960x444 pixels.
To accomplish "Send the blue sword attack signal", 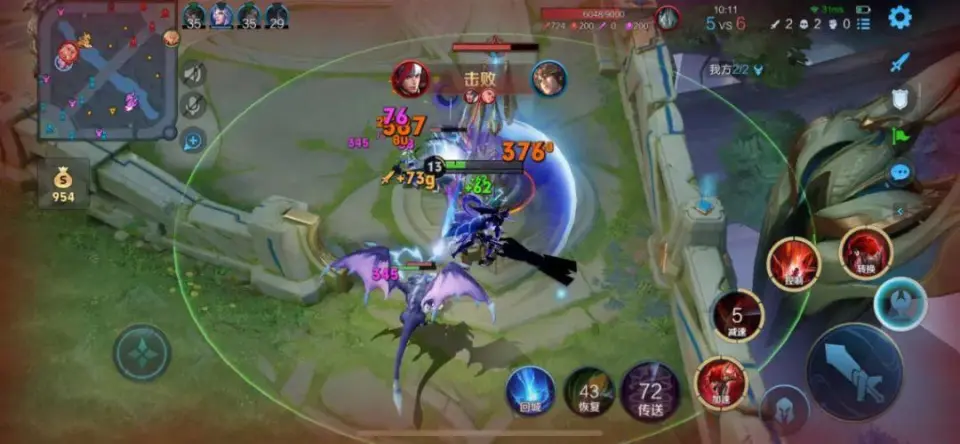I will [x=900, y=62].
